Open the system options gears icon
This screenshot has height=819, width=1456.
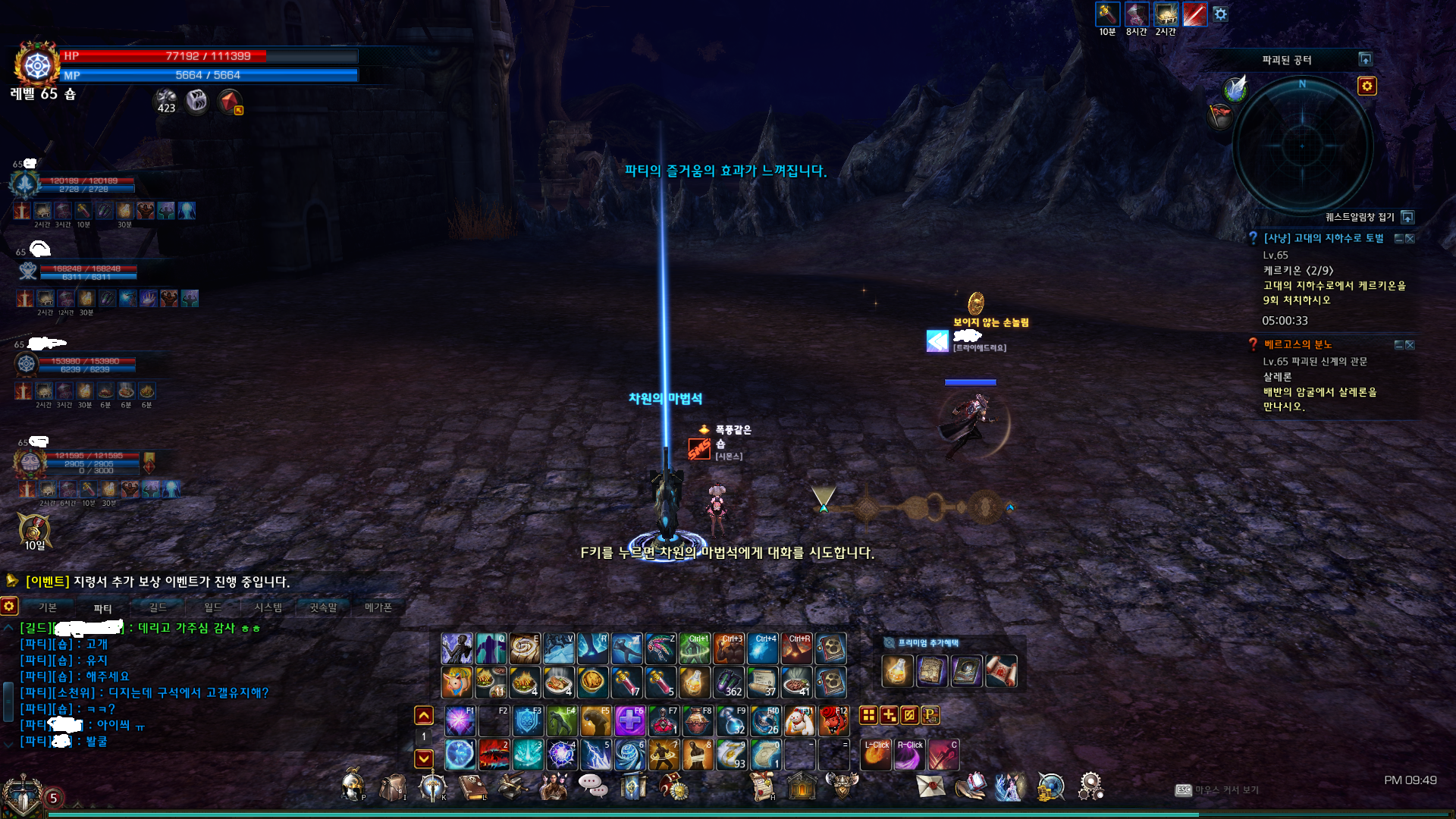tap(1090, 786)
